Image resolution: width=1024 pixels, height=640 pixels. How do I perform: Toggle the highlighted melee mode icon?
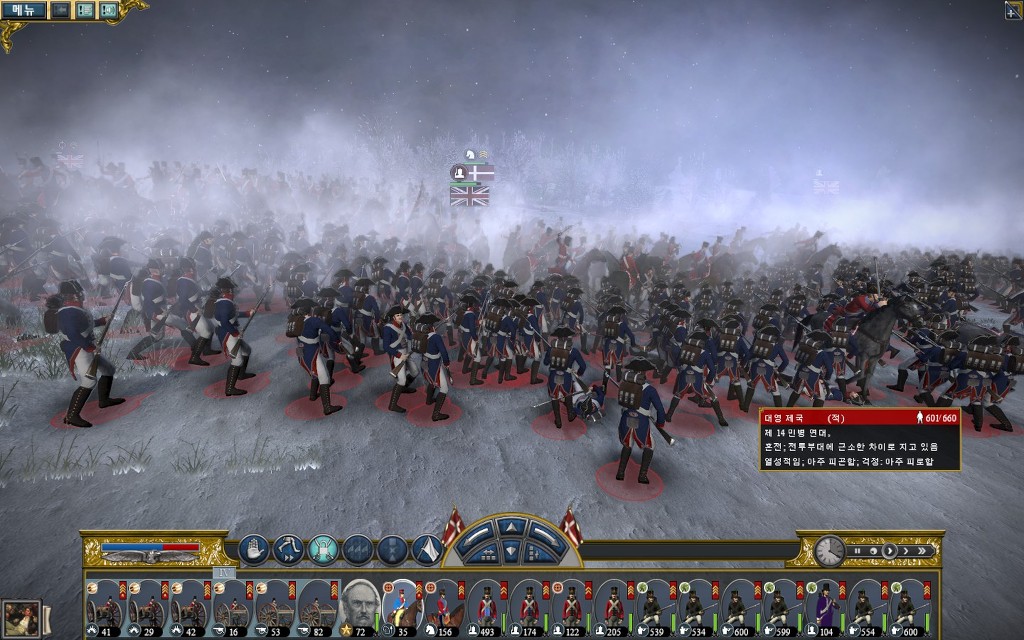point(322,548)
